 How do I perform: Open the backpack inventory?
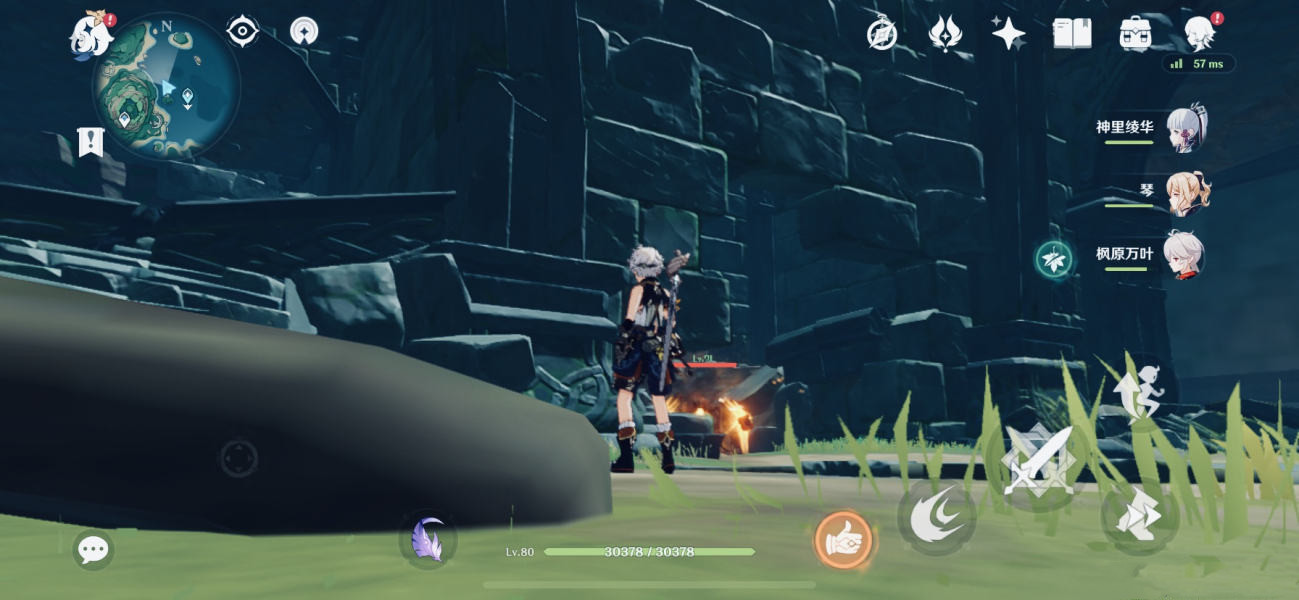point(1135,34)
